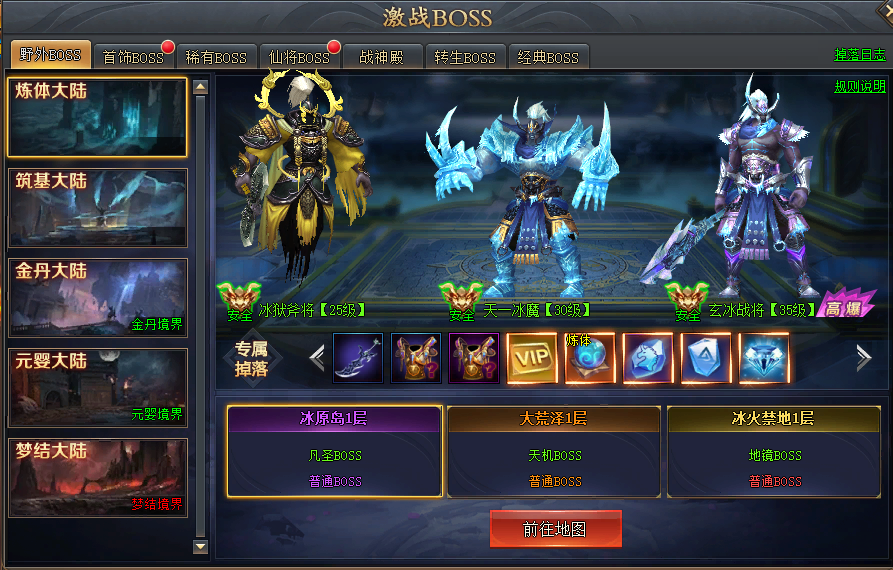This screenshot has width=893, height=570.
Task: Select the 炼体大陆 map thumbnail
Action: click(98, 118)
